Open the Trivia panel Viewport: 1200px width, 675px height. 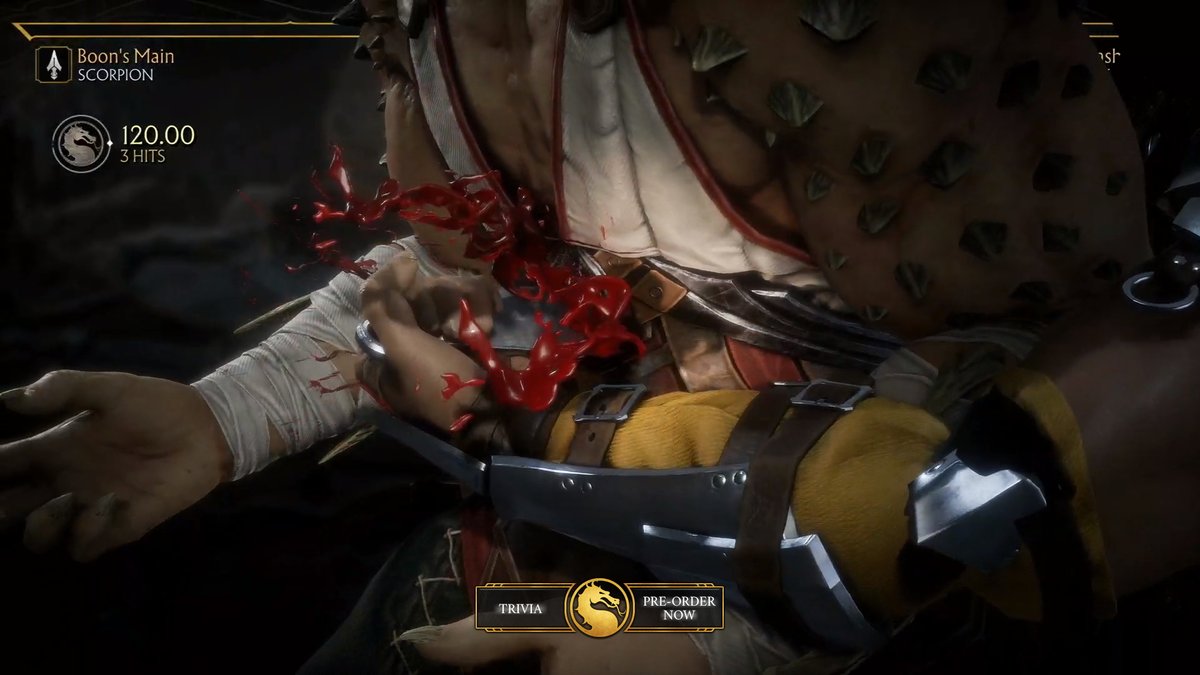click(x=521, y=607)
